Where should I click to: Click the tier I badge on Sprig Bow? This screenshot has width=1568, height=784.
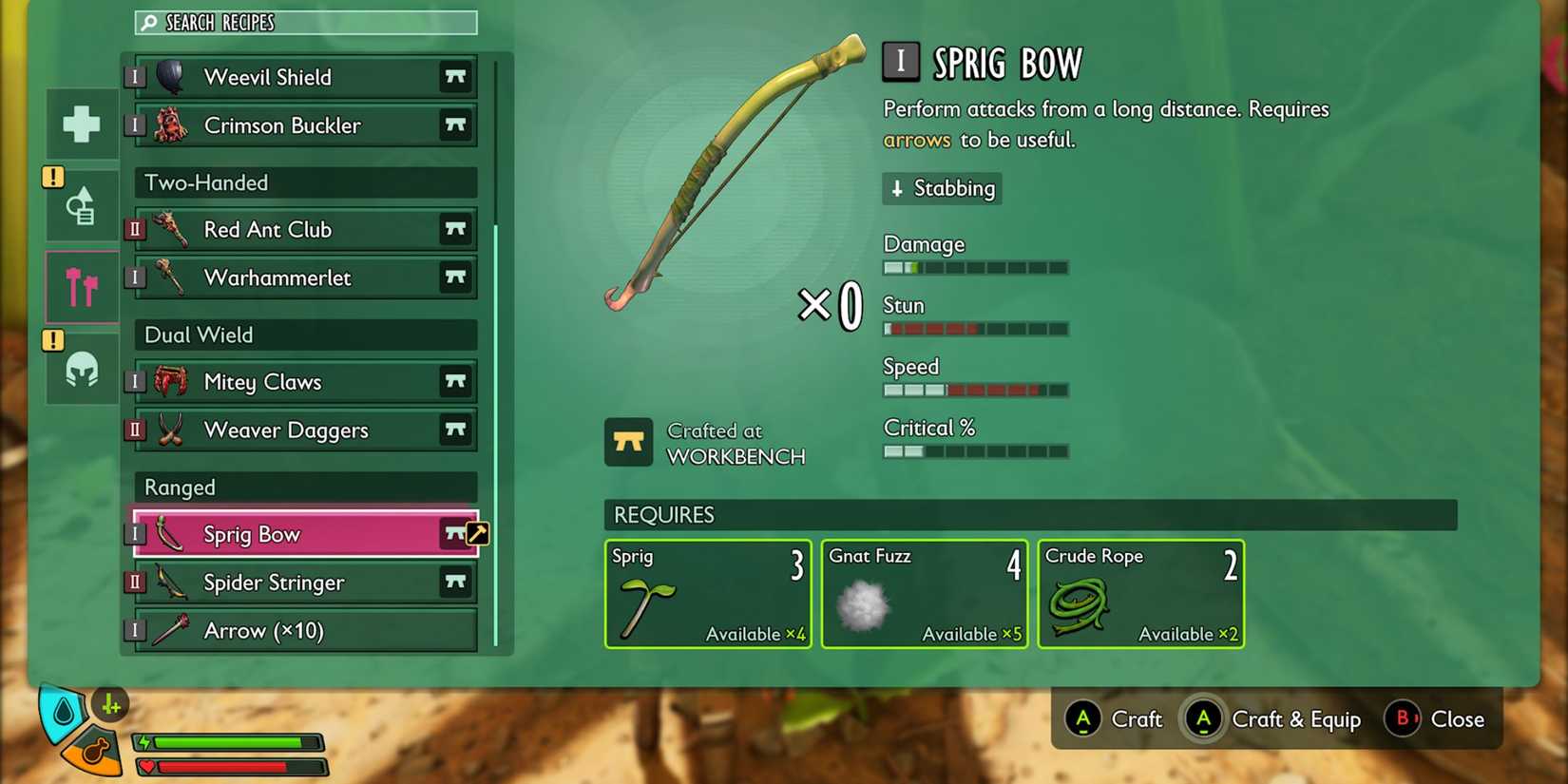click(134, 533)
